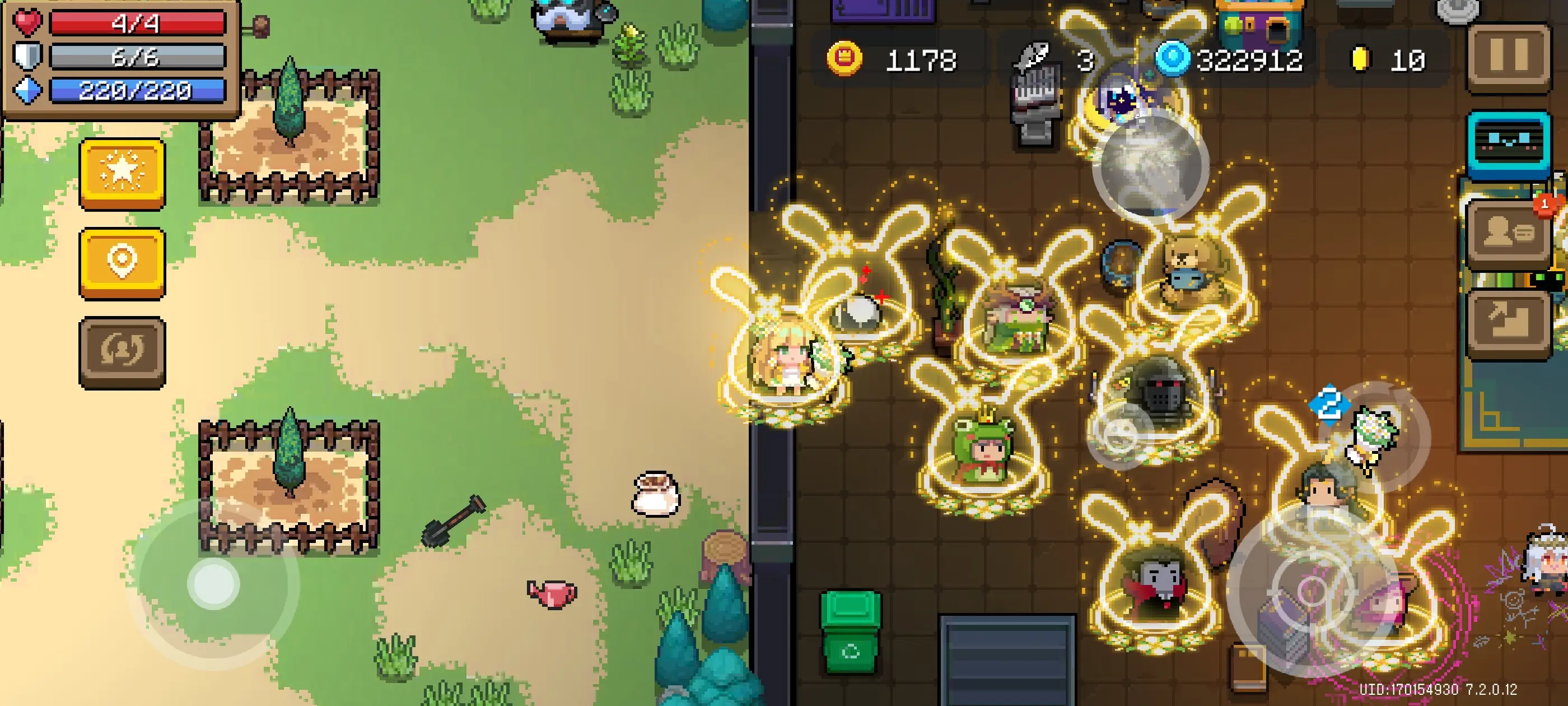Image resolution: width=1568 pixels, height=706 pixels.
Task: Tap the yellow sparkling star button
Action: (x=122, y=173)
